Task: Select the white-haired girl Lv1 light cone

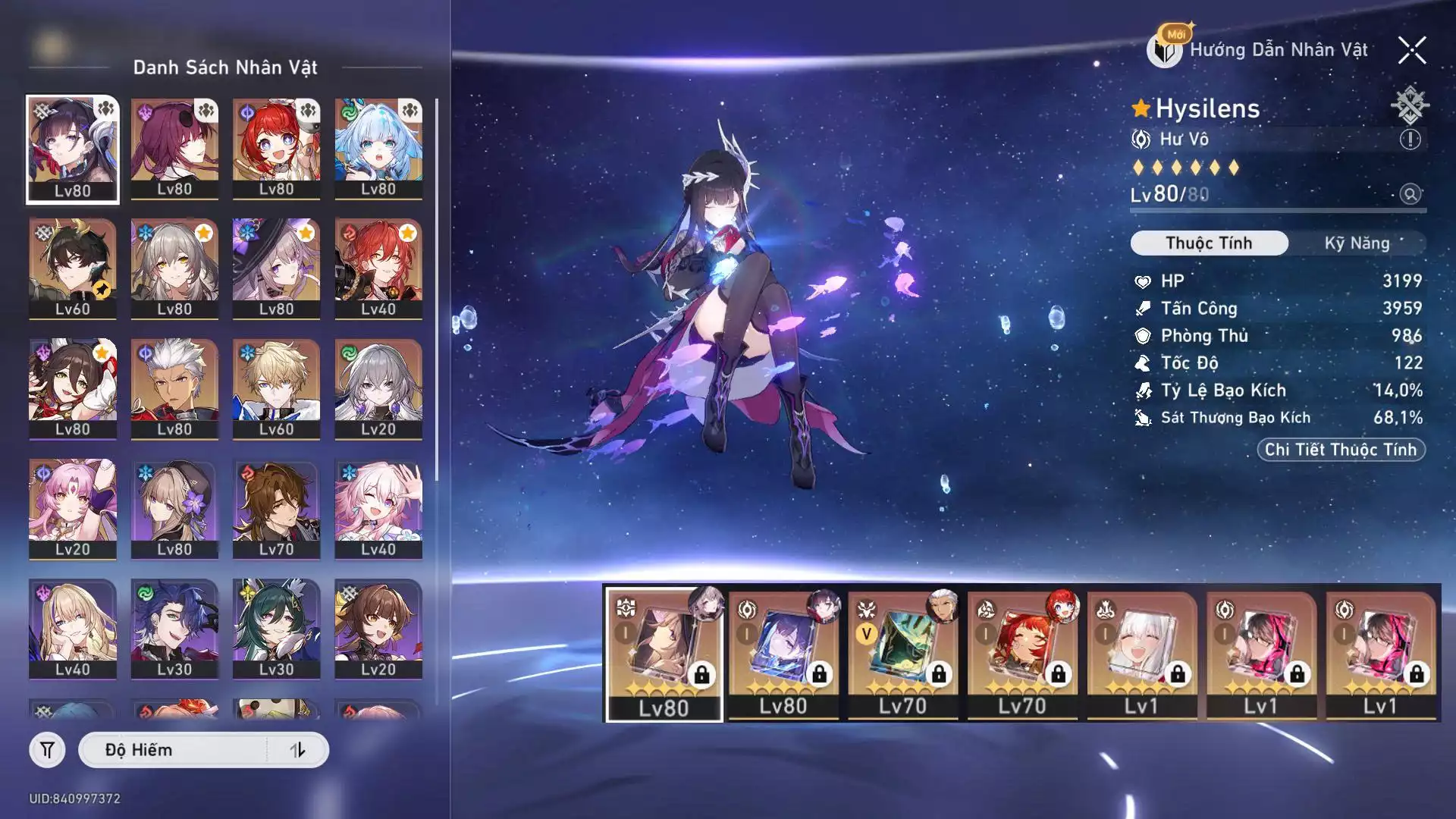Action: (1141, 653)
